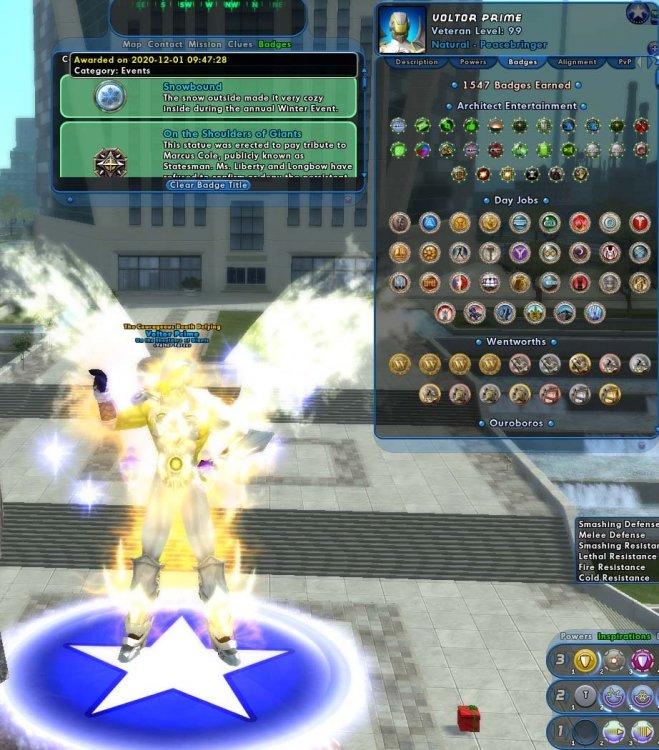
Task: Use the magenta shield power in tray 3
Action: (x=641, y=660)
